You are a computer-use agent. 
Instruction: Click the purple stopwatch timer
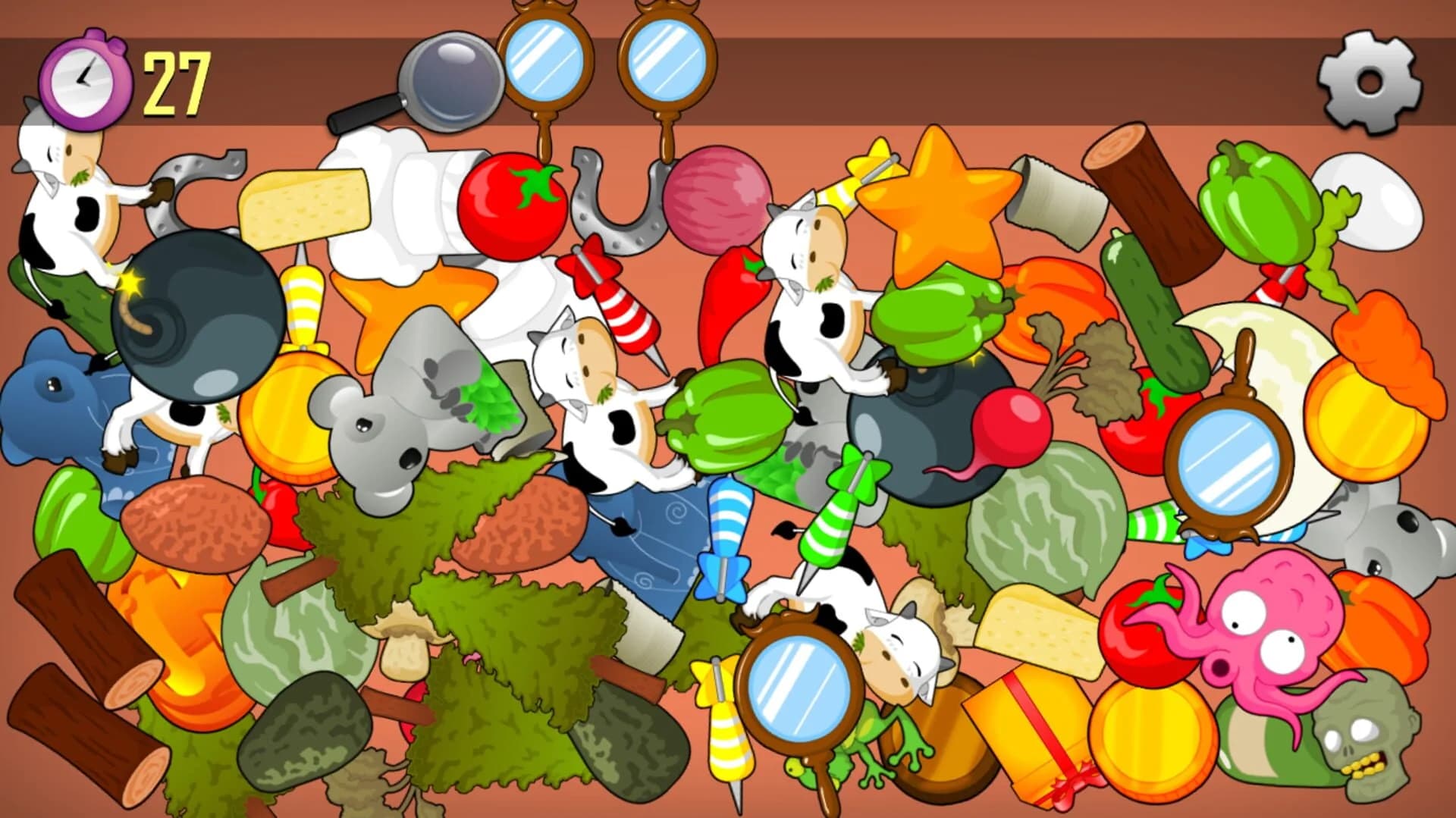point(86,79)
